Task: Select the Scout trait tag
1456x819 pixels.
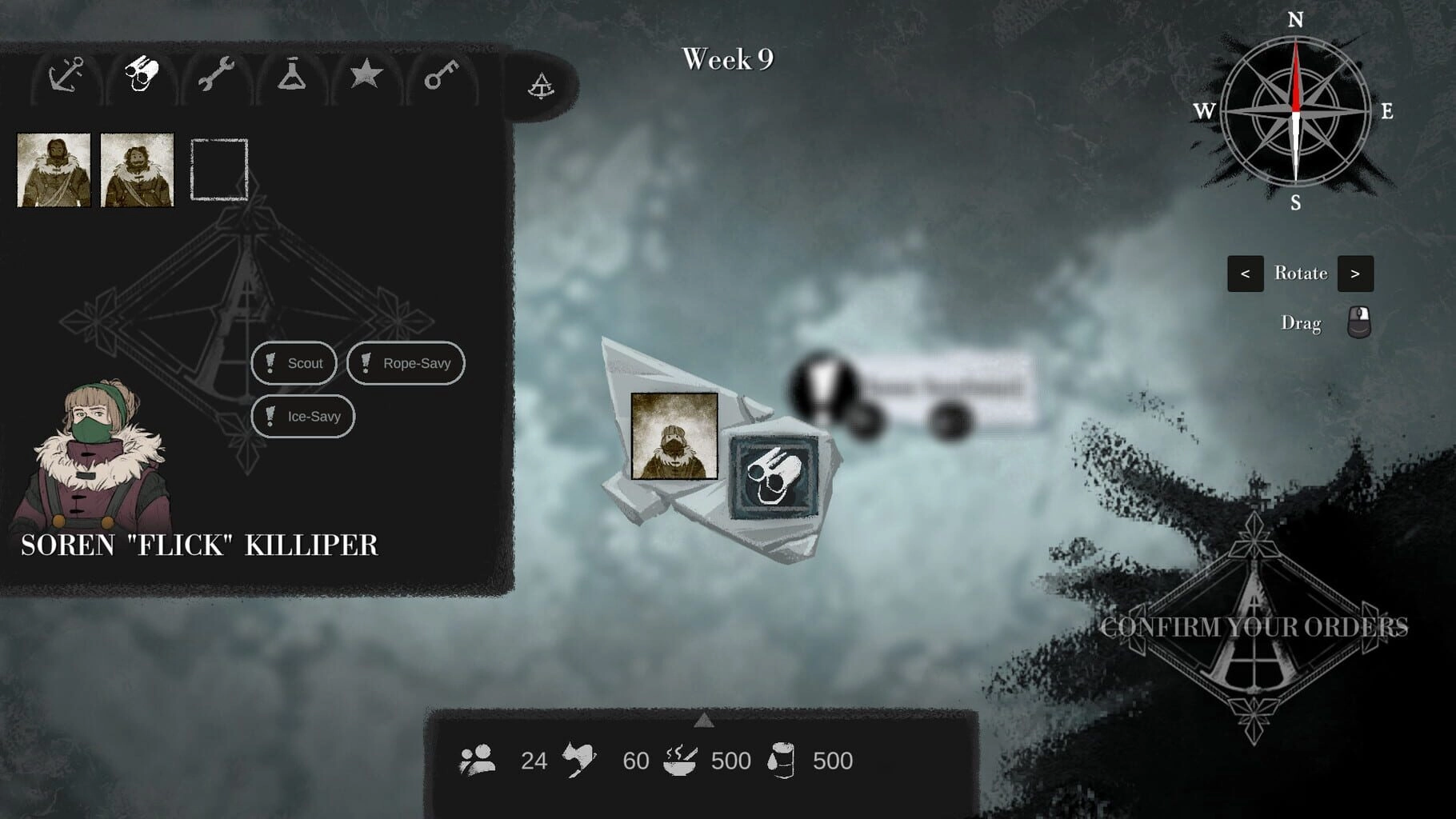Action: tap(294, 363)
